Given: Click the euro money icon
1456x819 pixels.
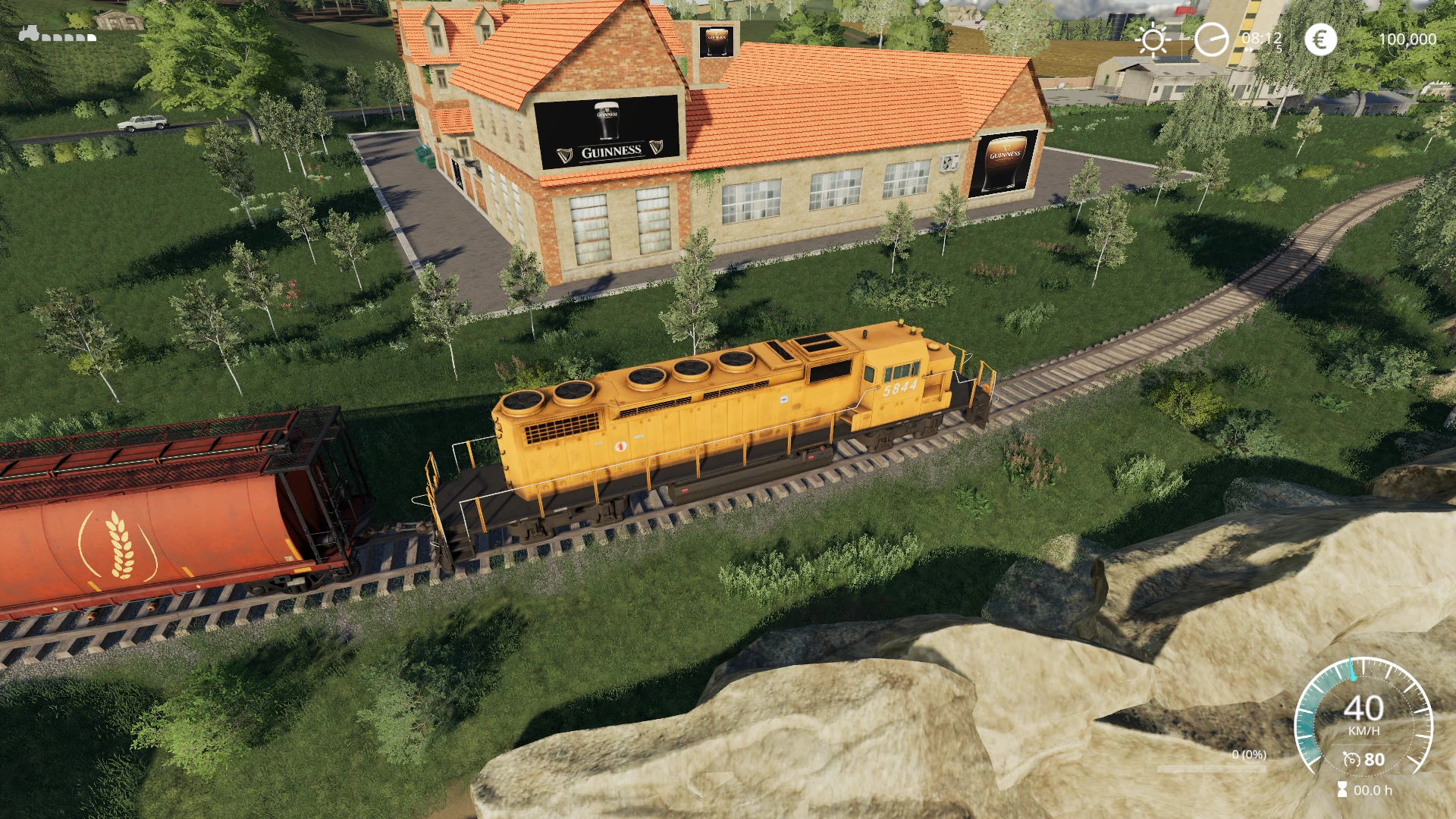Looking at the screenshot, I should pos(1319,39).
